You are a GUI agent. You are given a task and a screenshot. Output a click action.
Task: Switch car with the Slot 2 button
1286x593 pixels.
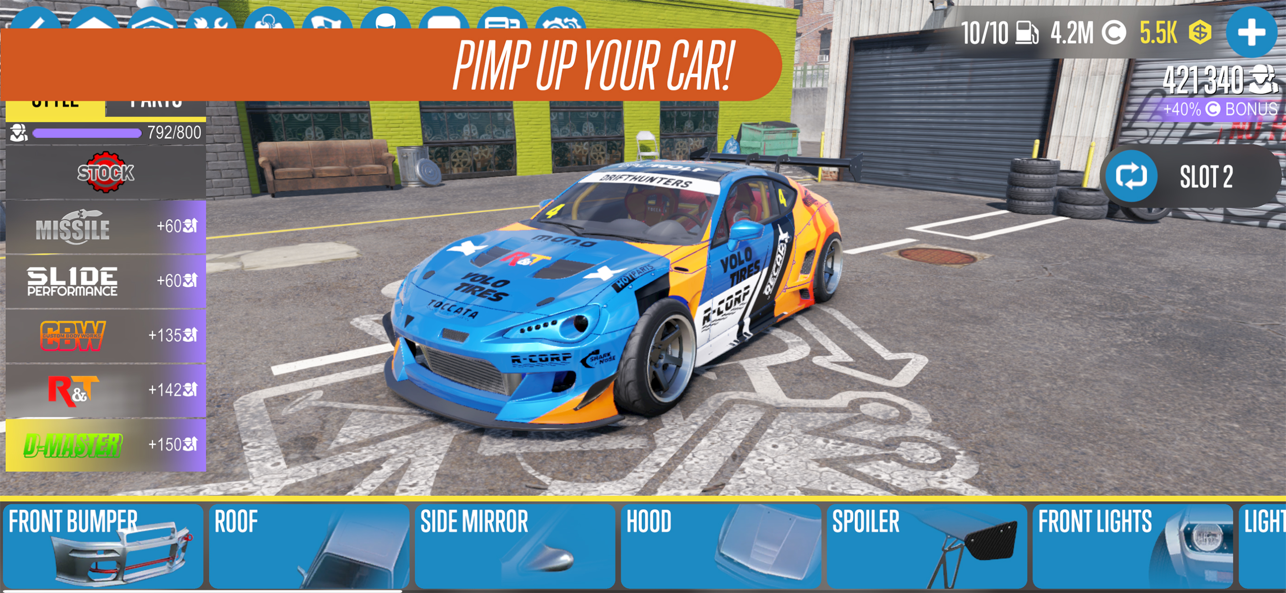point(1190,177)
